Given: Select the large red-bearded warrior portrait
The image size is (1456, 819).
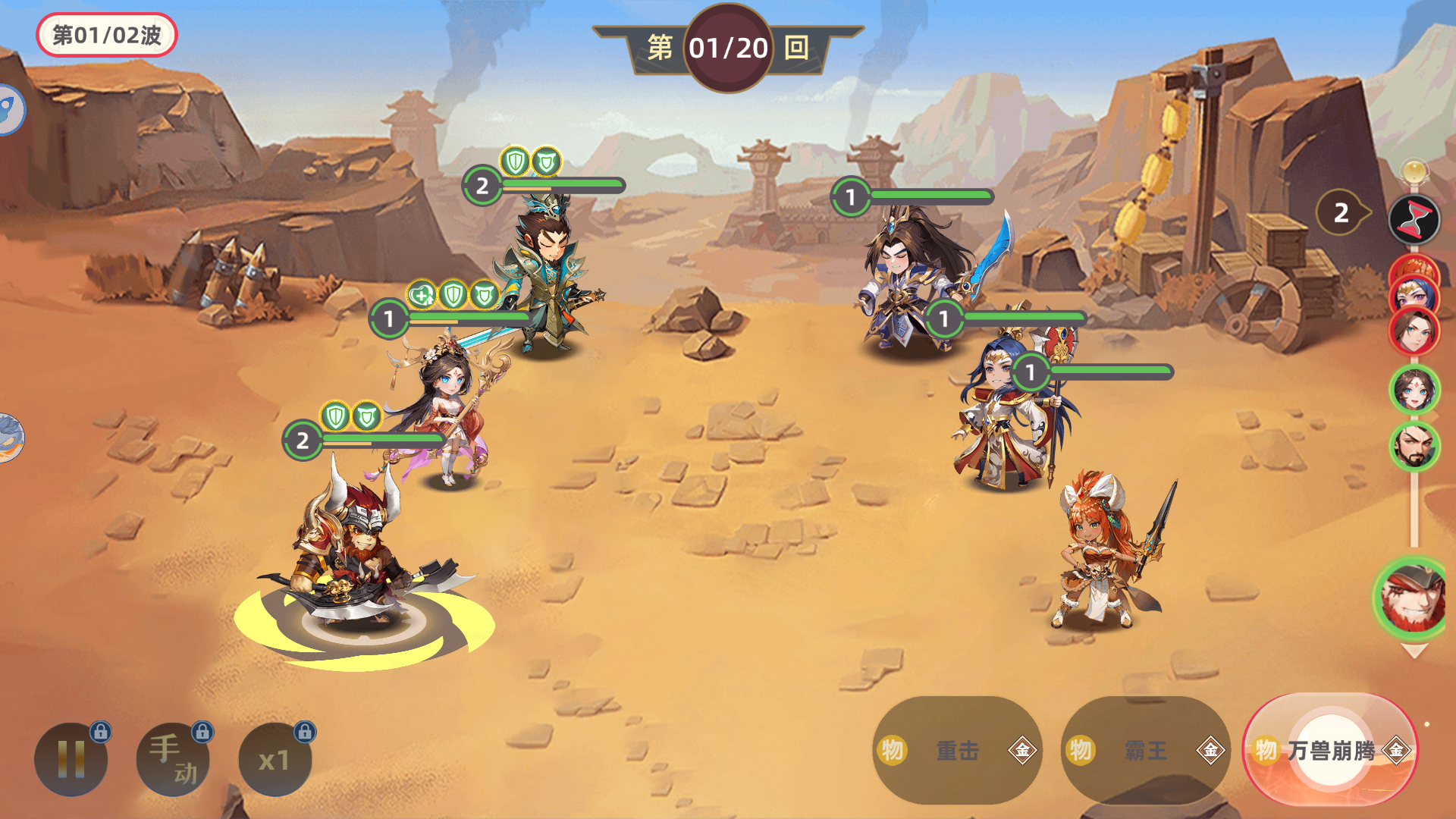Looking at the screenshot, I should point(1412,597).
